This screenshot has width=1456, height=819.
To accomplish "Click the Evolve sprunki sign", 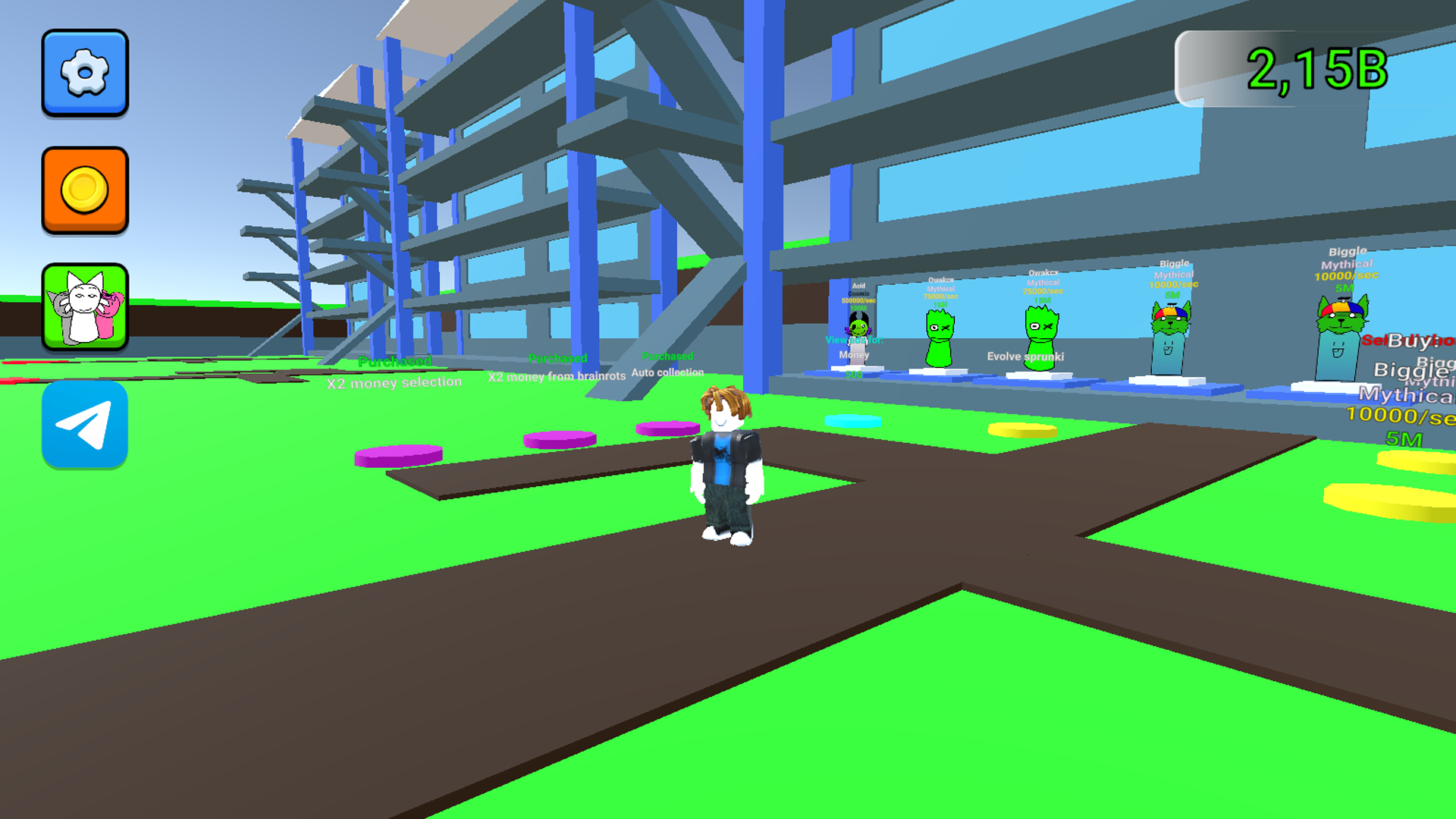I will pyautogui.click(x=1025, y=356).
